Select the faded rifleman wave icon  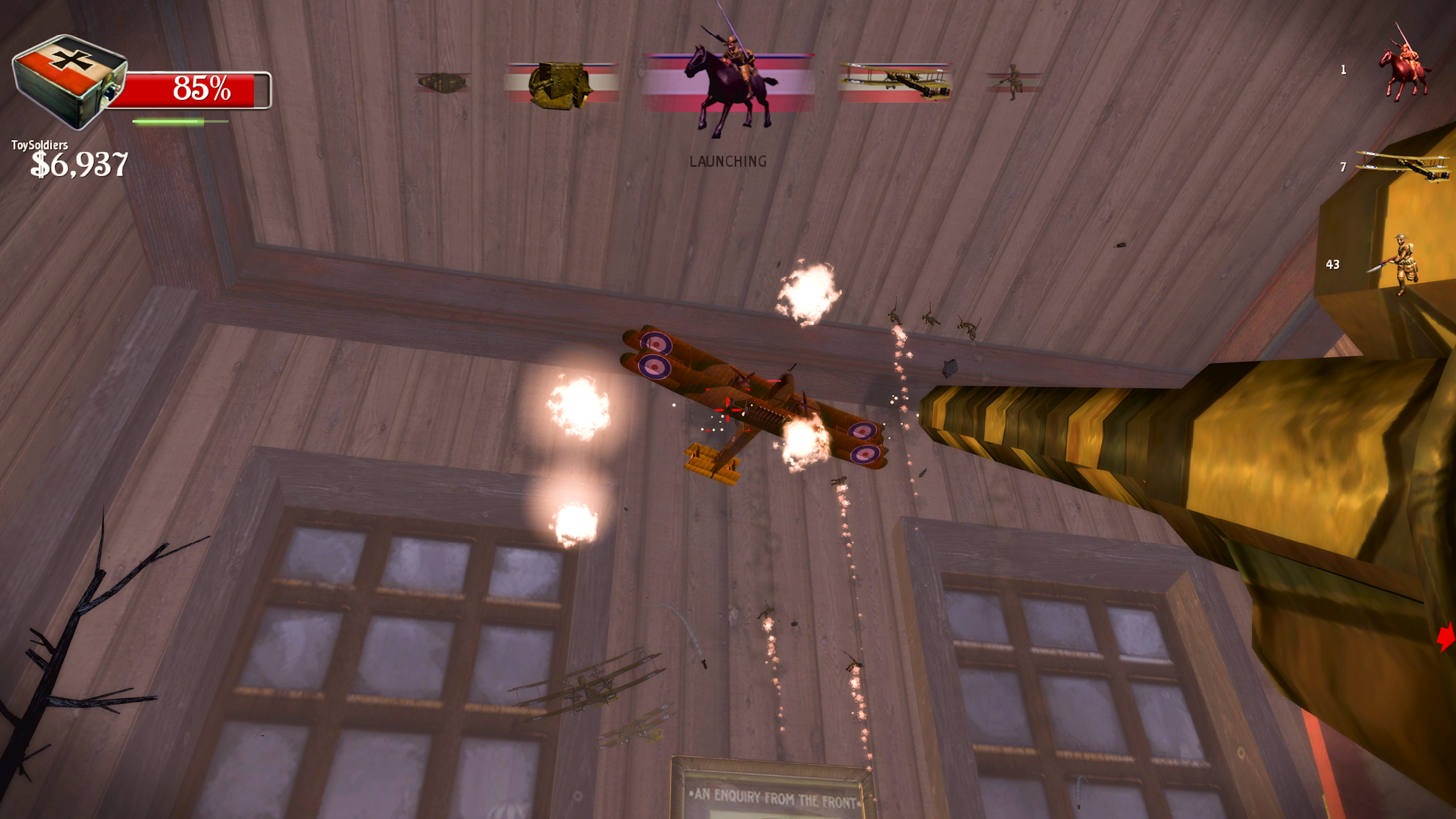tap(1012, 81)
